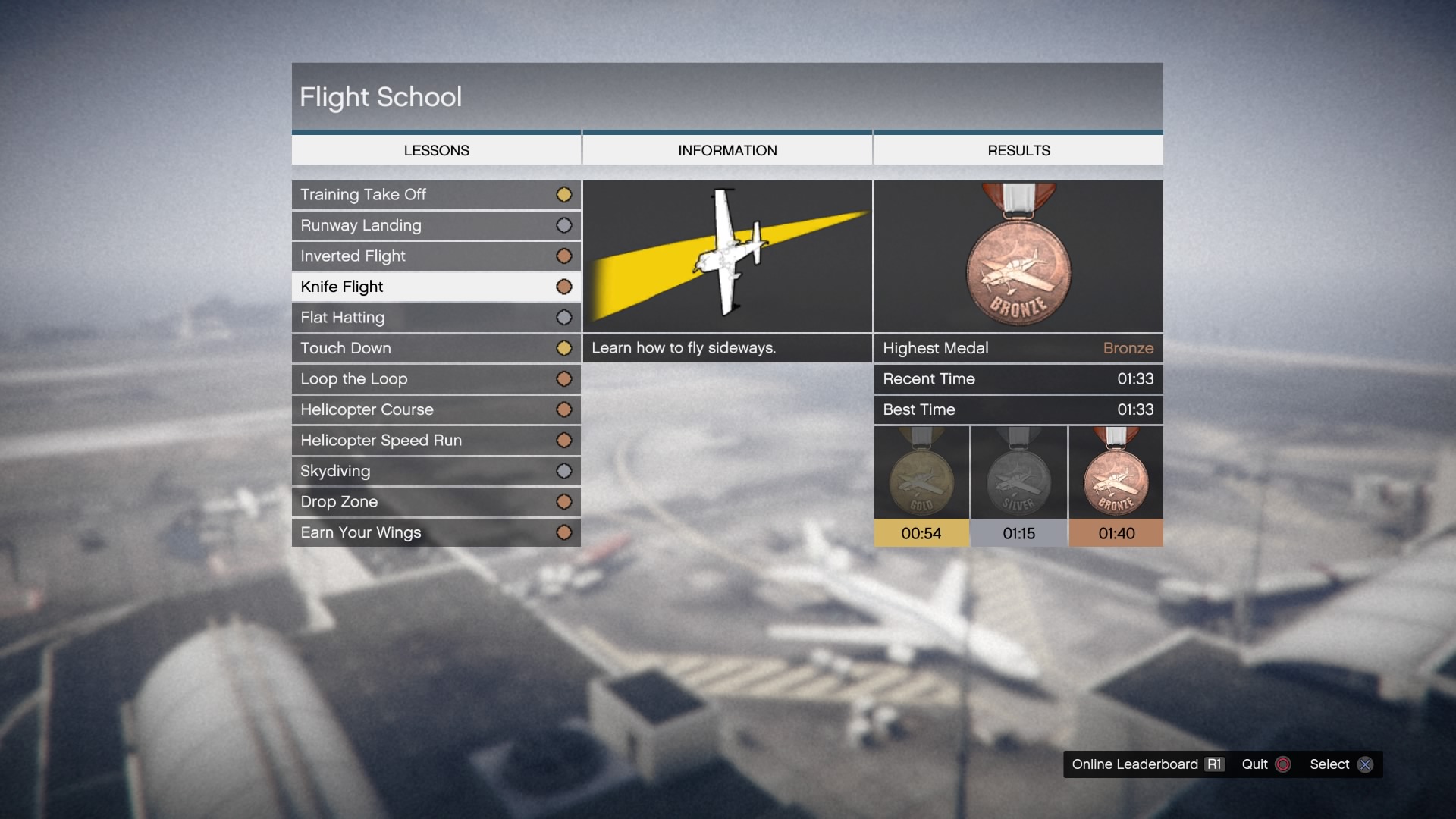Click the Lessons column header
Screen dimensions: 1456x819
[436, 150]
